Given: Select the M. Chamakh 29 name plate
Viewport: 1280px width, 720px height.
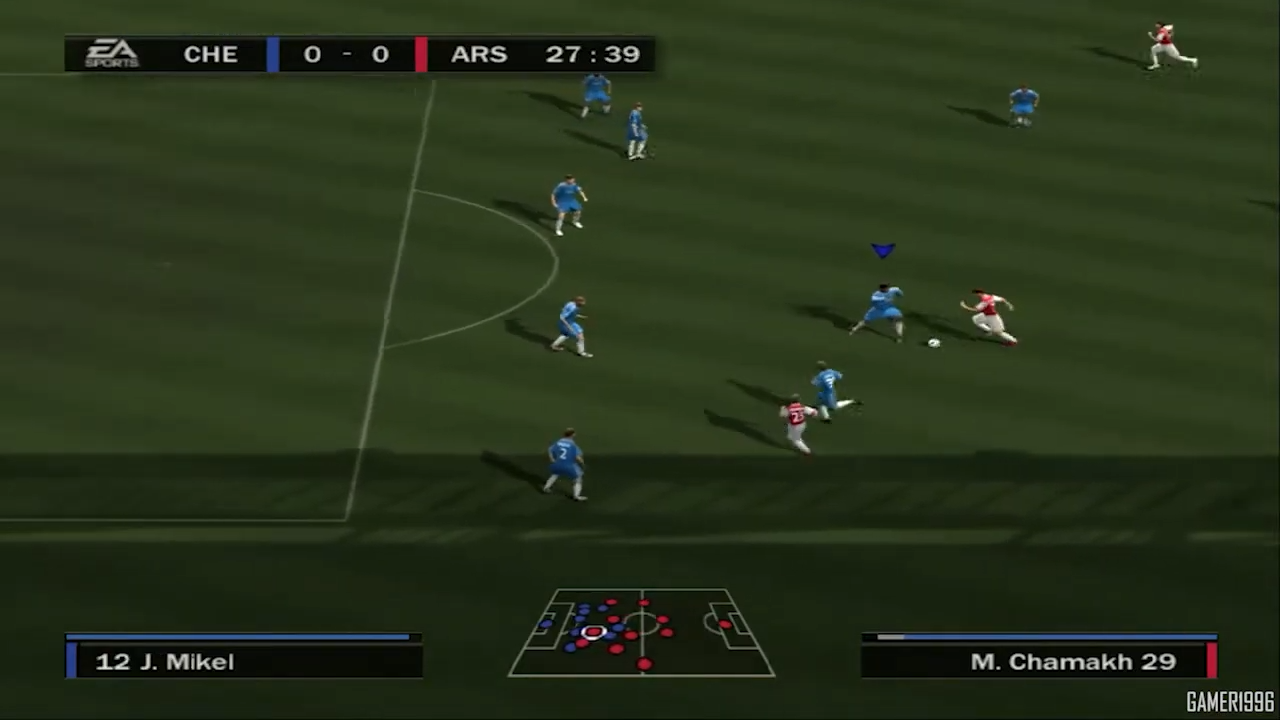Looking at the screenshot, I should click(x=1072, y=661).
